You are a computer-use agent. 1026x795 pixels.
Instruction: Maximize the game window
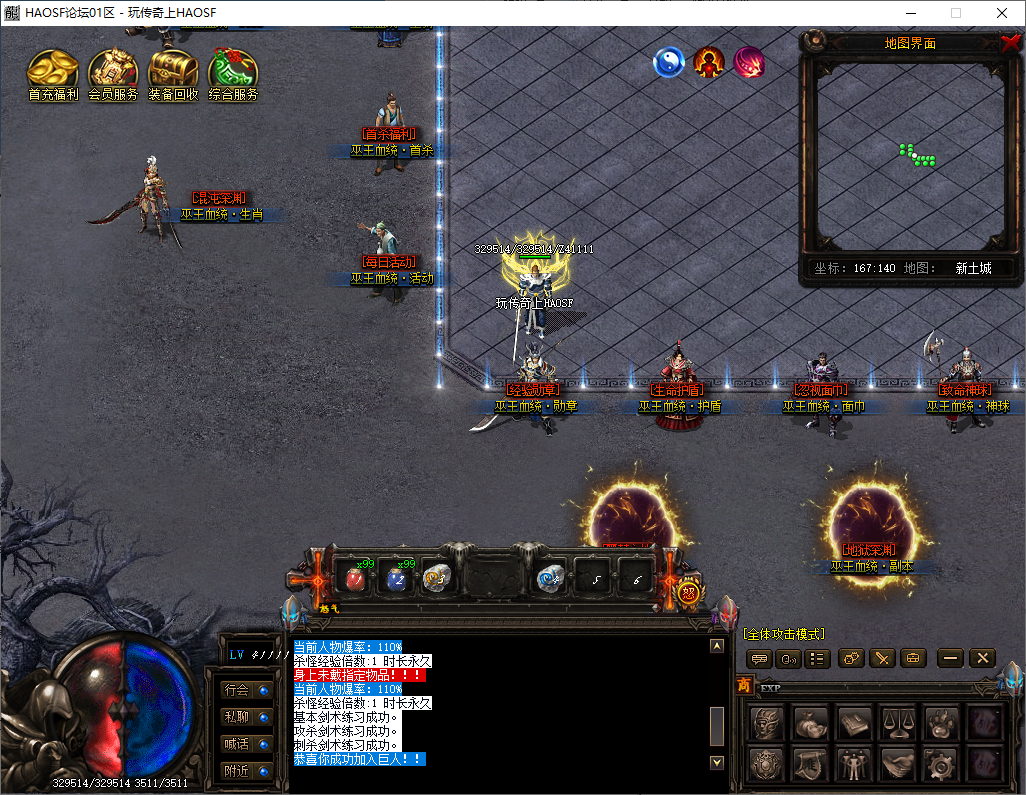pyautogui.click(x=955, y=13)
